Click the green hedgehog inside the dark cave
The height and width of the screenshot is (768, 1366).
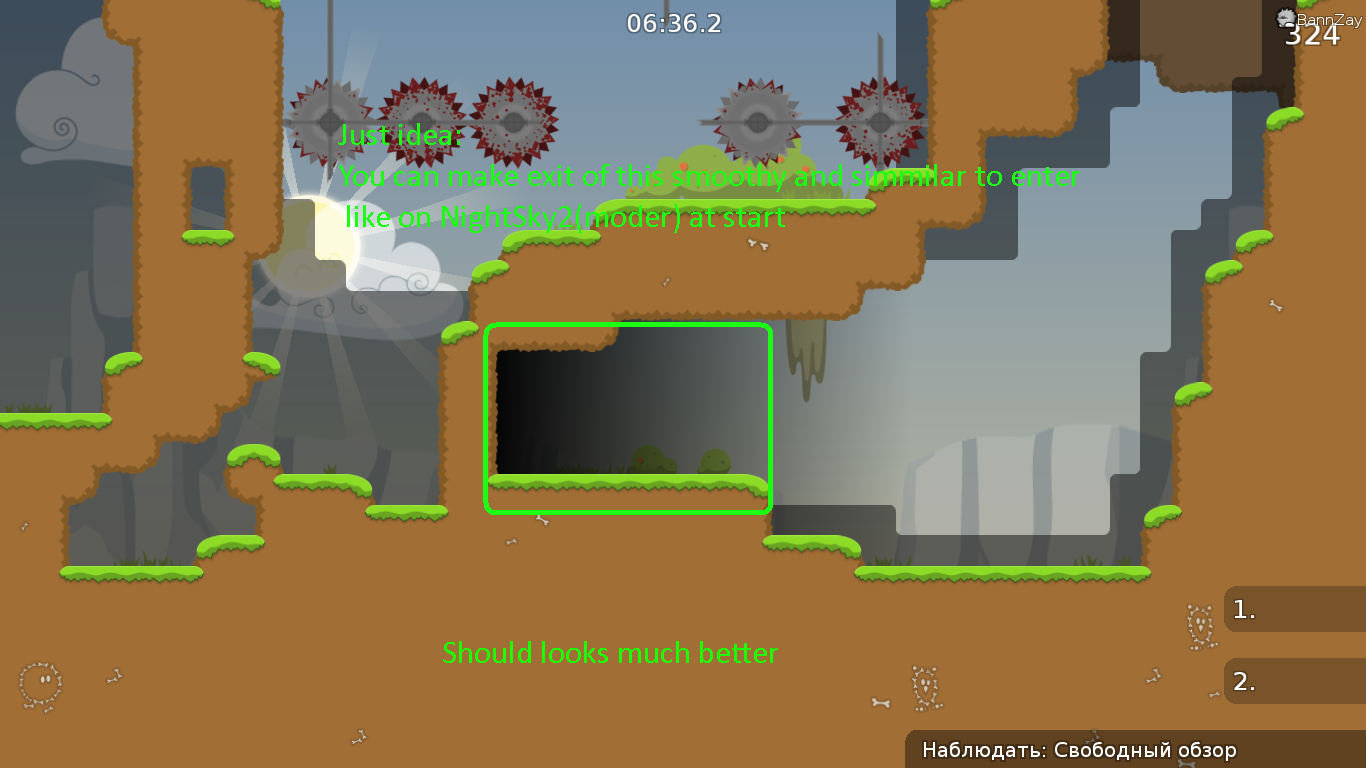tap(712, 460)
